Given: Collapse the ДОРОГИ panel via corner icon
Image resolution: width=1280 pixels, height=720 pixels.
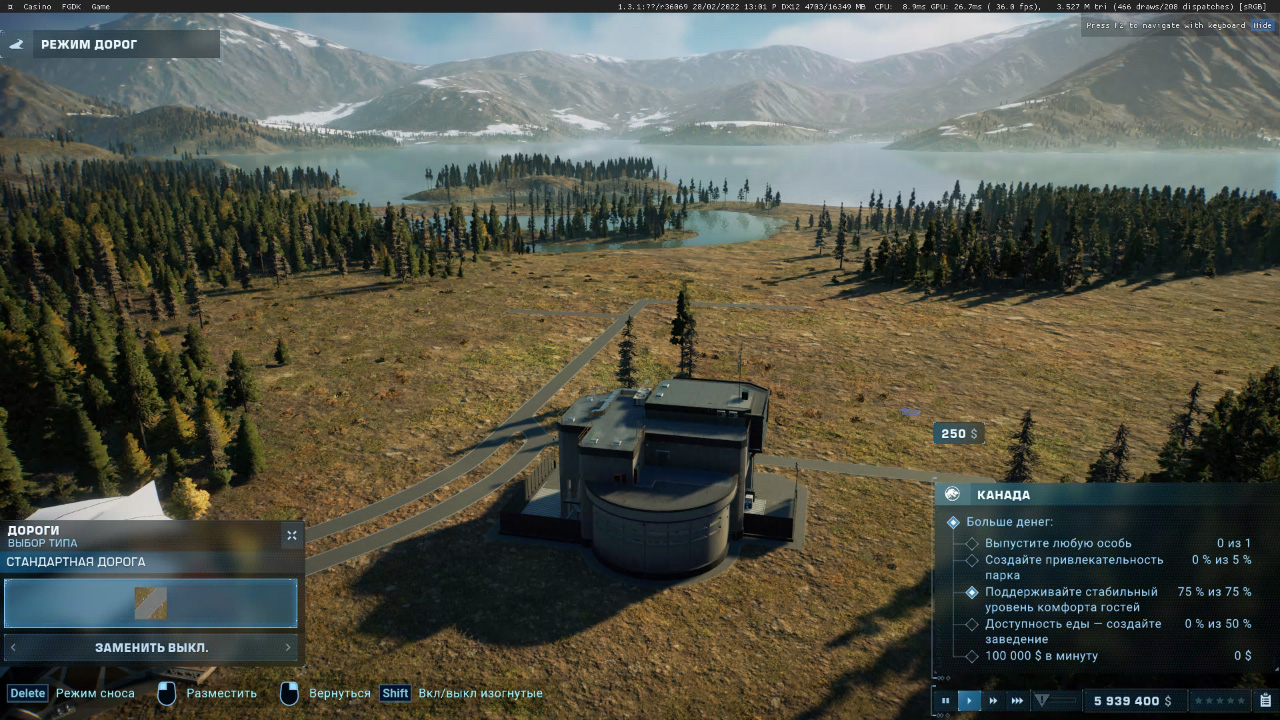Looking at the screenshot, I should pyautogui.click(x=291, y=536).
